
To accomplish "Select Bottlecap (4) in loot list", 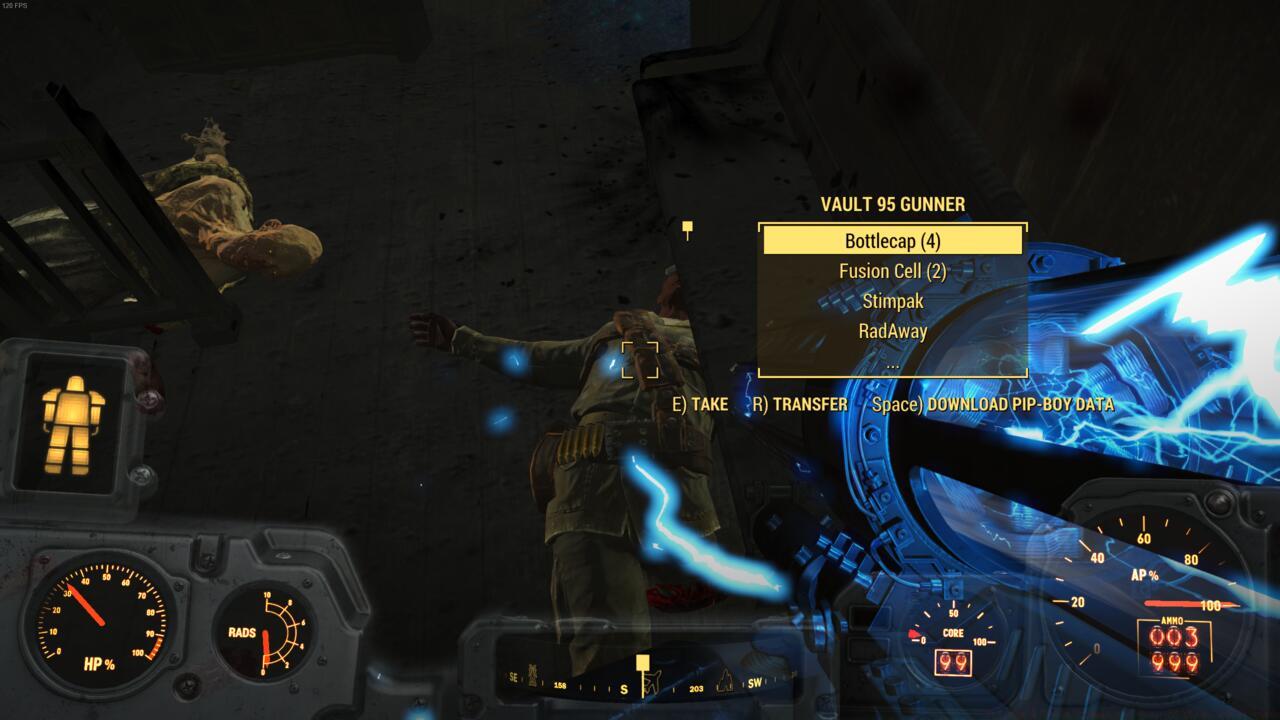I will (893, 241).
